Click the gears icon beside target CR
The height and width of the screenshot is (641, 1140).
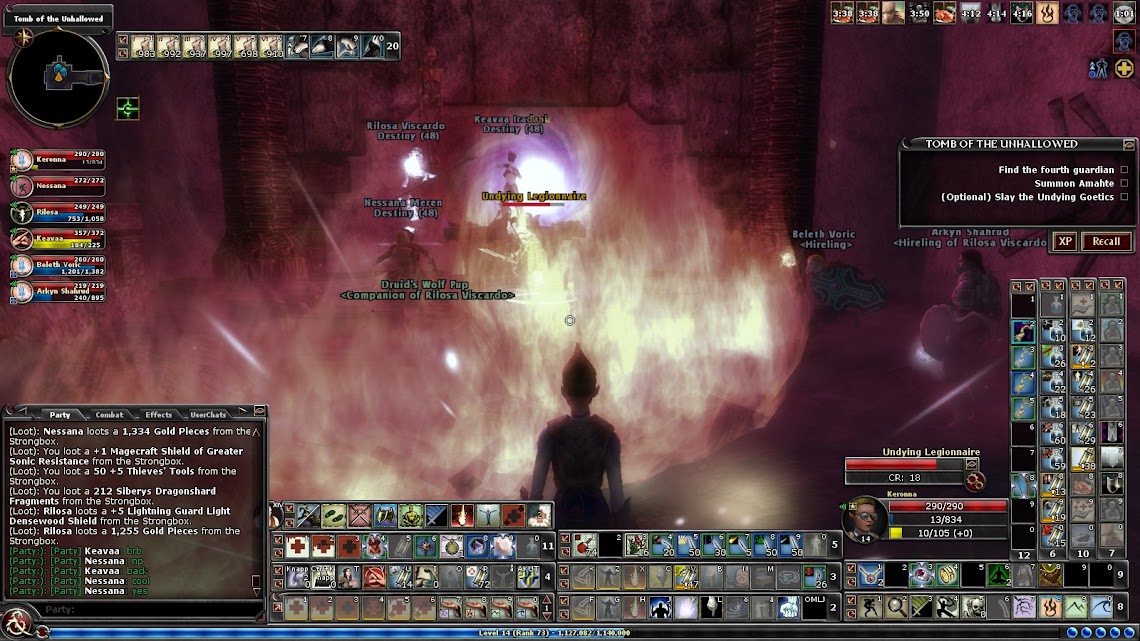click(975, 481)
